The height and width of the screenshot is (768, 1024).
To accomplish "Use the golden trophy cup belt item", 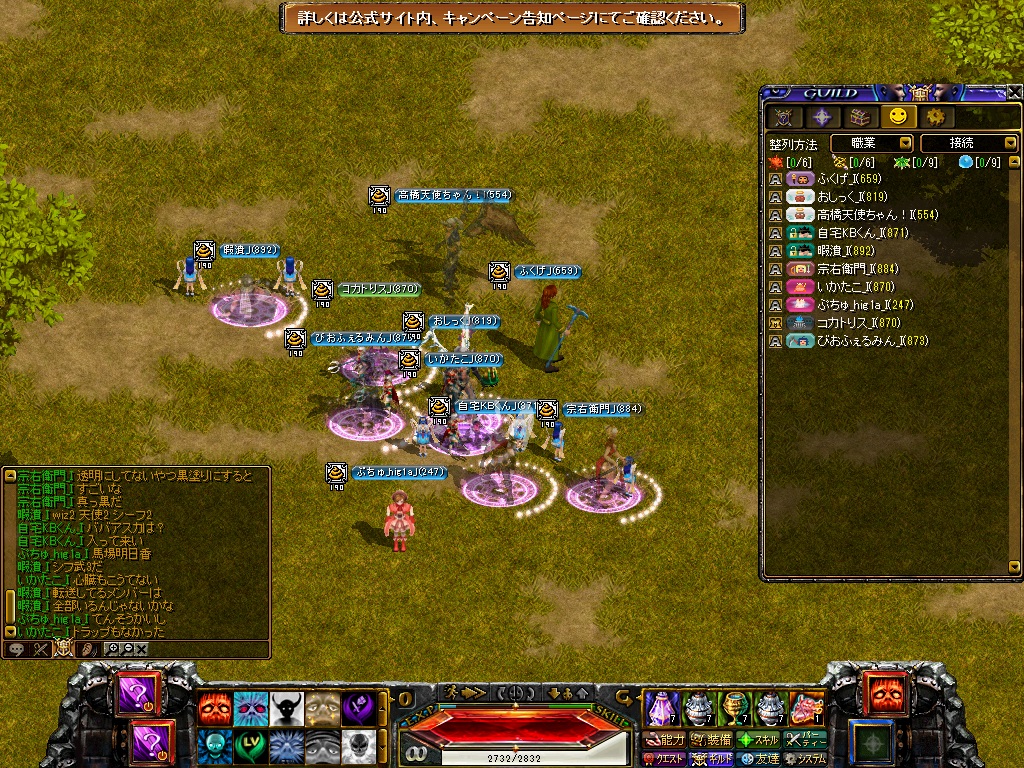I will point(734,708).
